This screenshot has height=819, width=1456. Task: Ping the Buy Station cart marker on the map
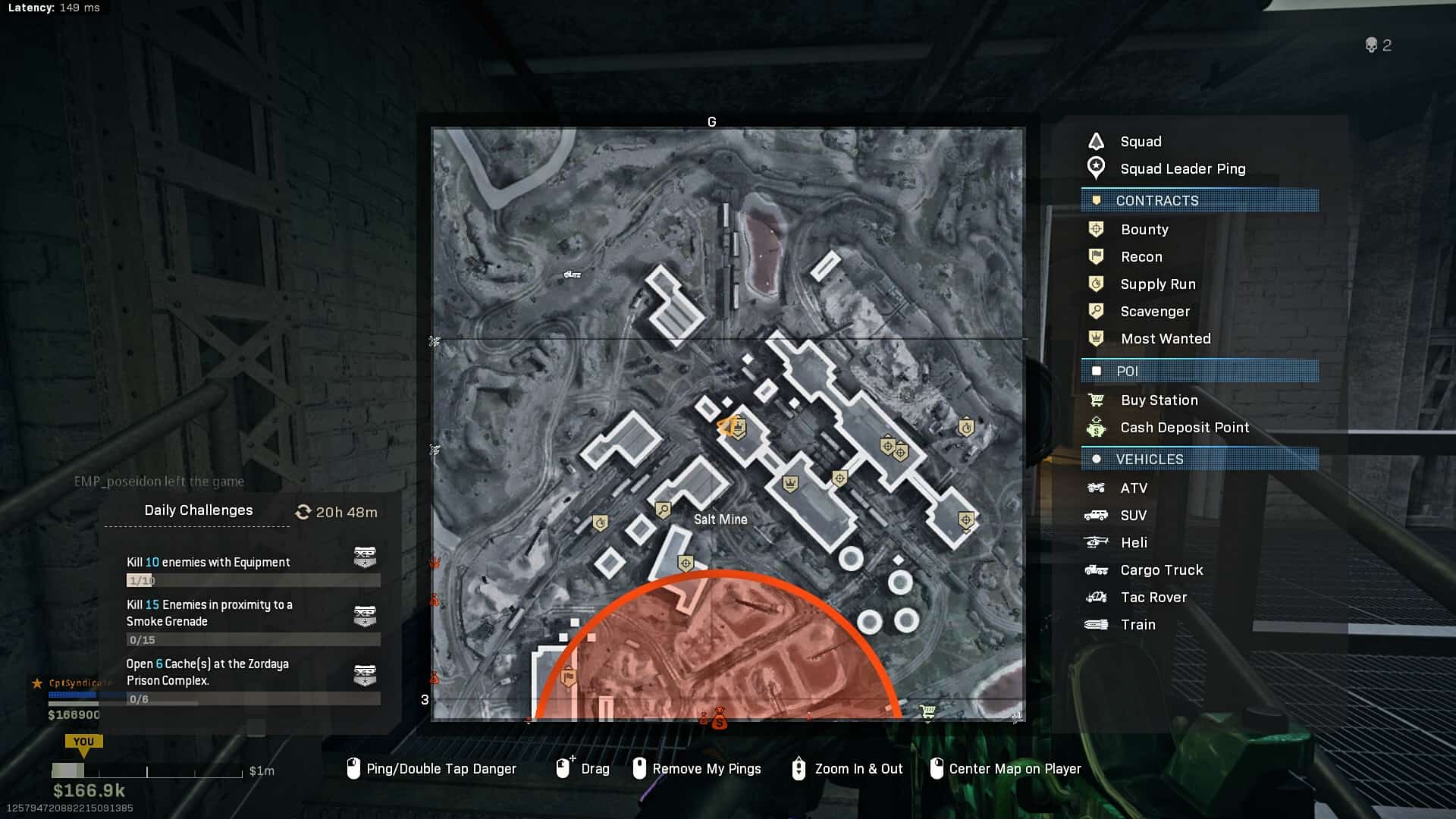pyautogui.click(x=927, y=711)
